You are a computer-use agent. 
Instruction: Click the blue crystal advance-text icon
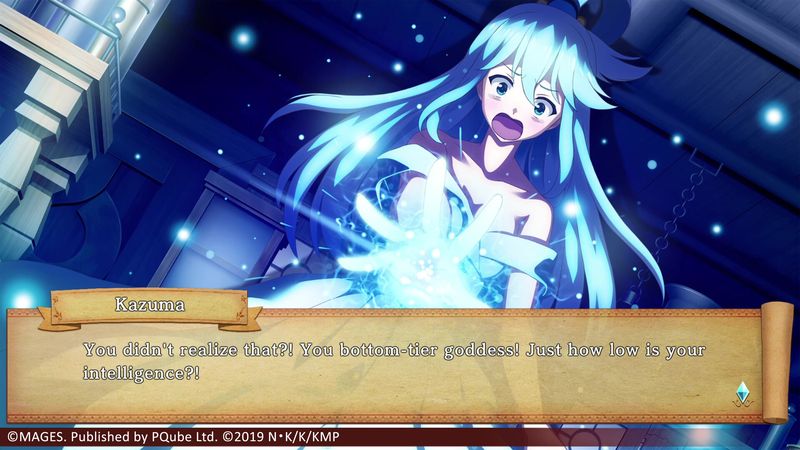(741, 391)
